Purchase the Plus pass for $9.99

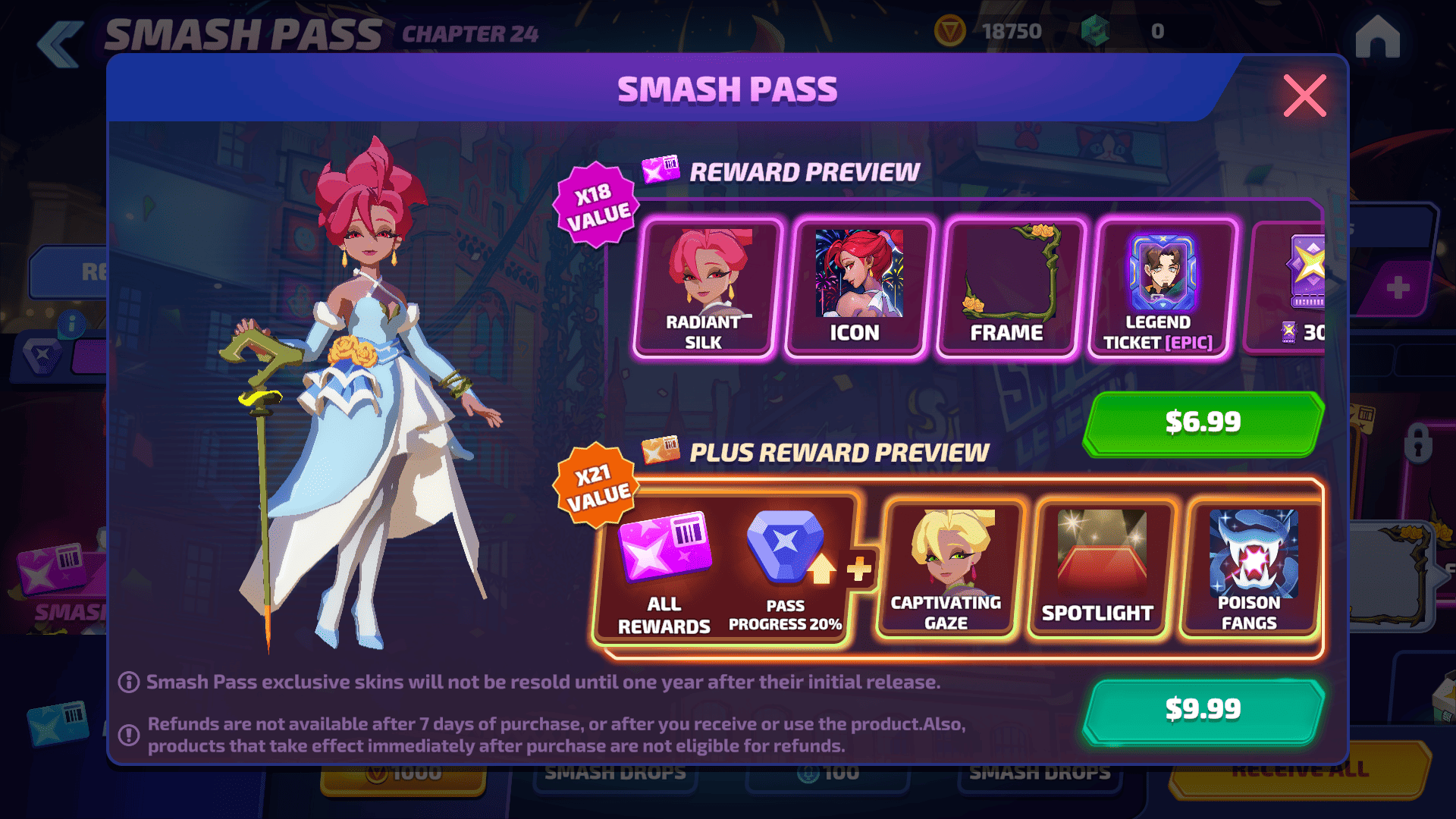tap(1203, 710)
